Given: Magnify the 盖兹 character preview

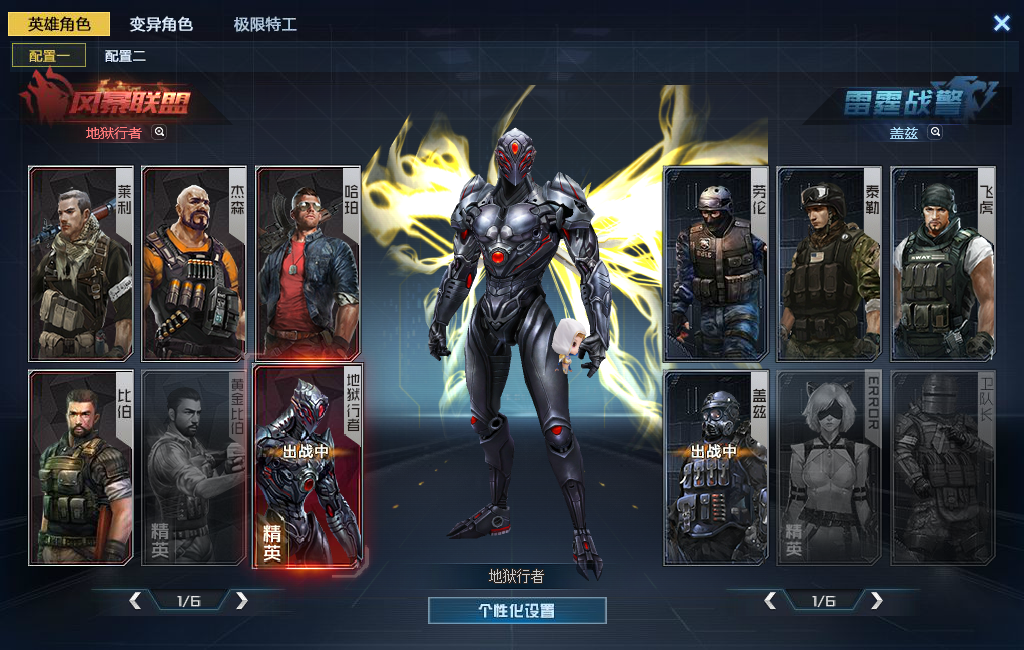Looking at the screenshot, I should [936, 132].
